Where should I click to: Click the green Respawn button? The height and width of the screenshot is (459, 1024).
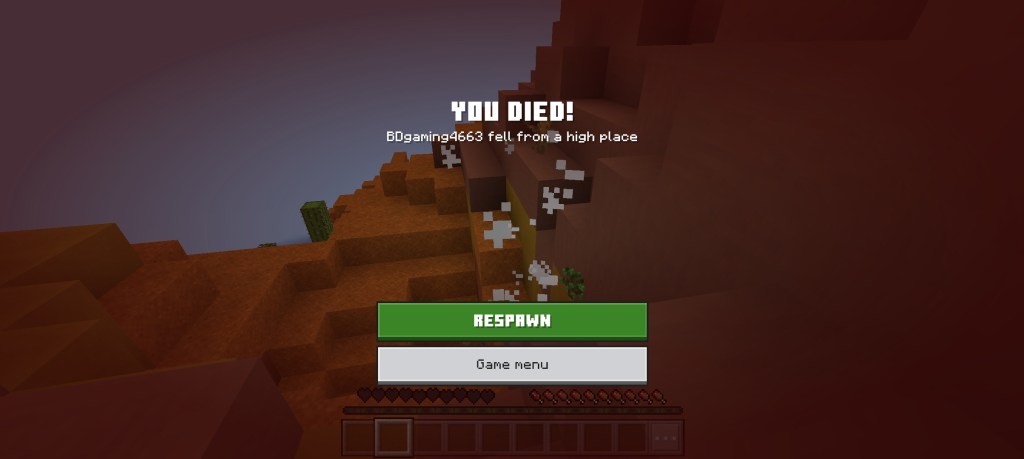[x=512, y=321]
